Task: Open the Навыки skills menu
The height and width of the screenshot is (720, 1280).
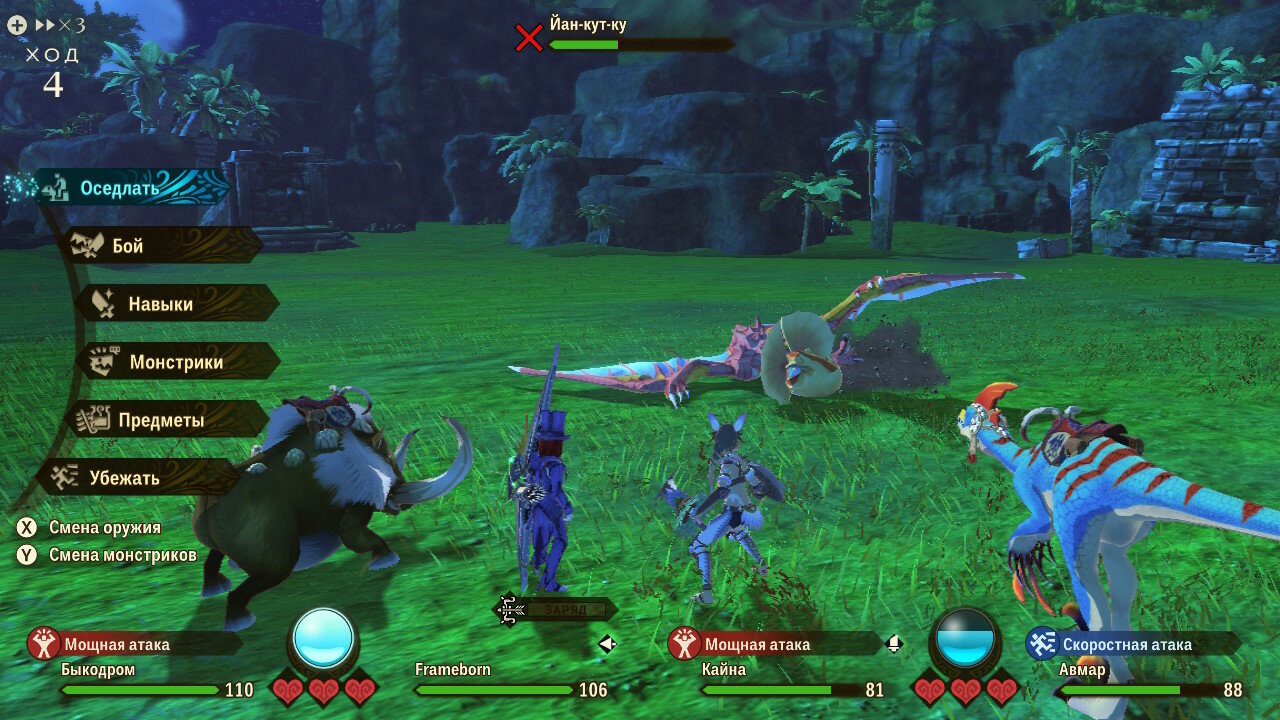Action: 160,304
